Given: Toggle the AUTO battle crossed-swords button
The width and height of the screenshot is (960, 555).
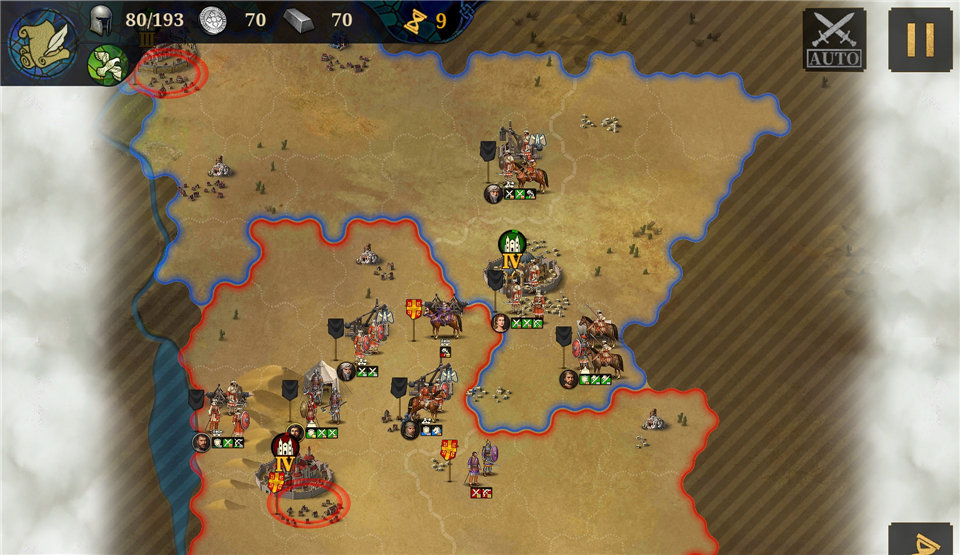Looking at the screenshot, I should tap(834, 39).
